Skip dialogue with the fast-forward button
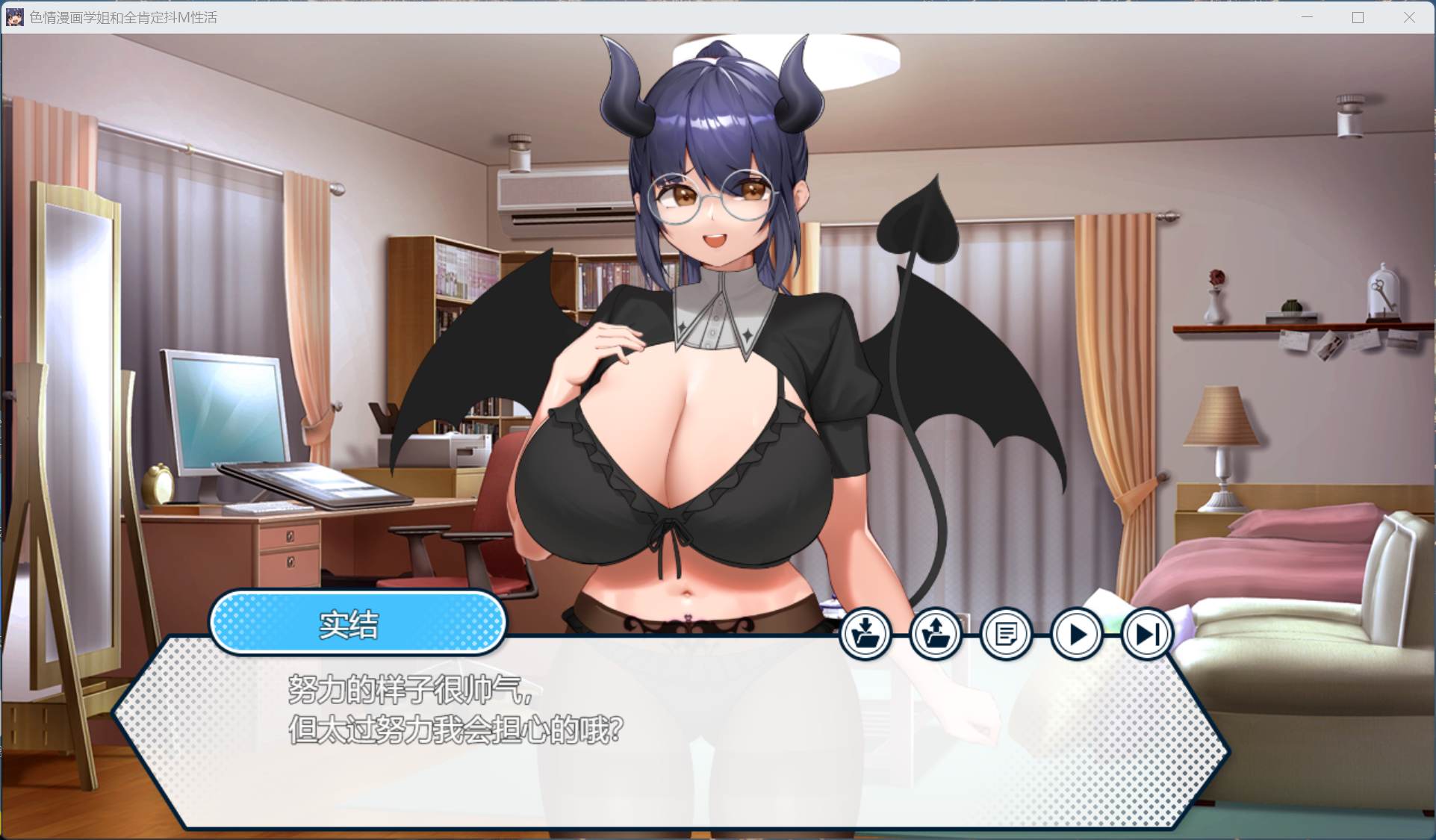Screen dimensions: 1436x840 click(x=1147, y=635)
